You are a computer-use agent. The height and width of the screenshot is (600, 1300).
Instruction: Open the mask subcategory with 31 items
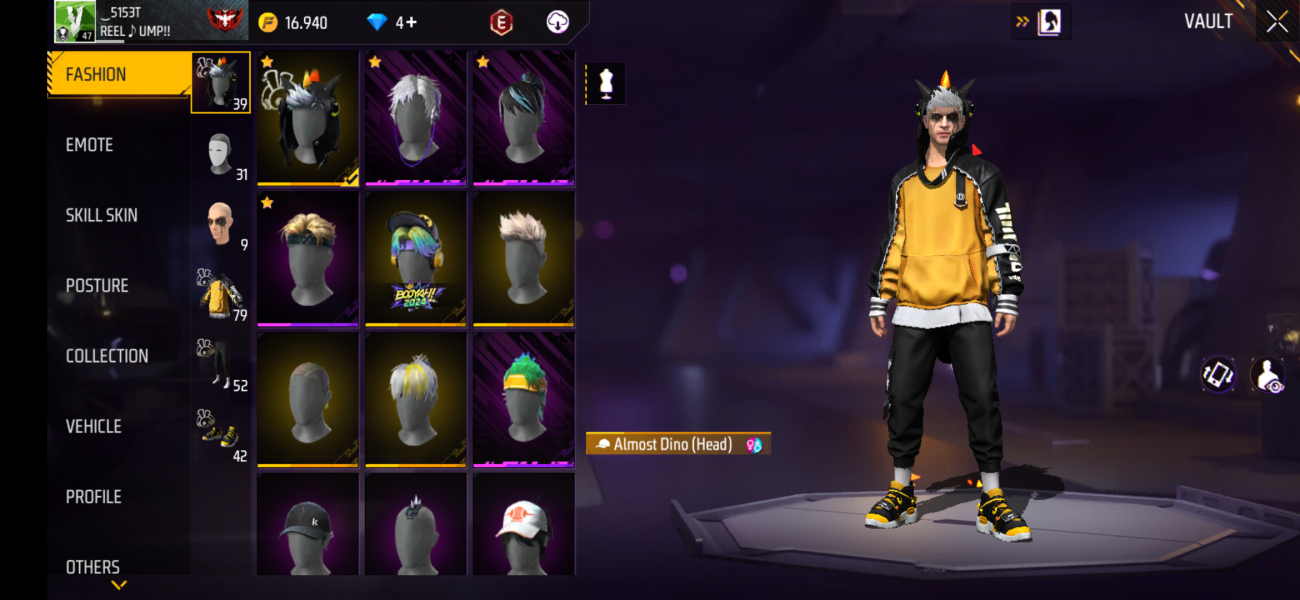click(x=221, y=156)
